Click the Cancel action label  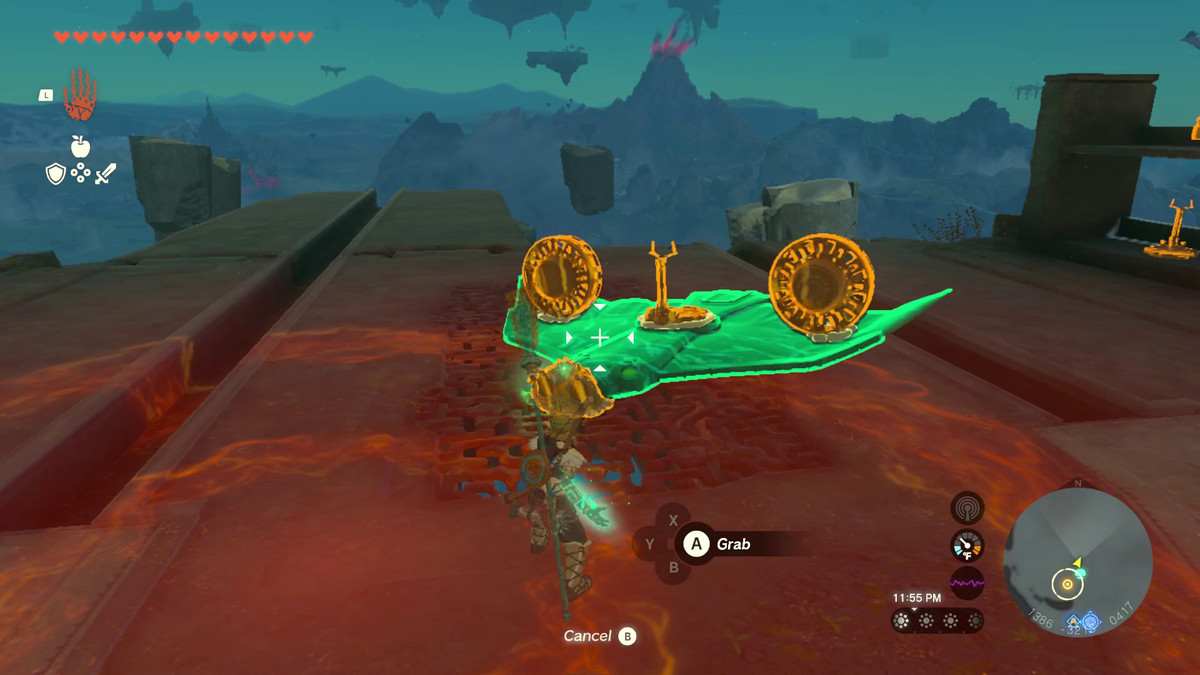[587, 636]
